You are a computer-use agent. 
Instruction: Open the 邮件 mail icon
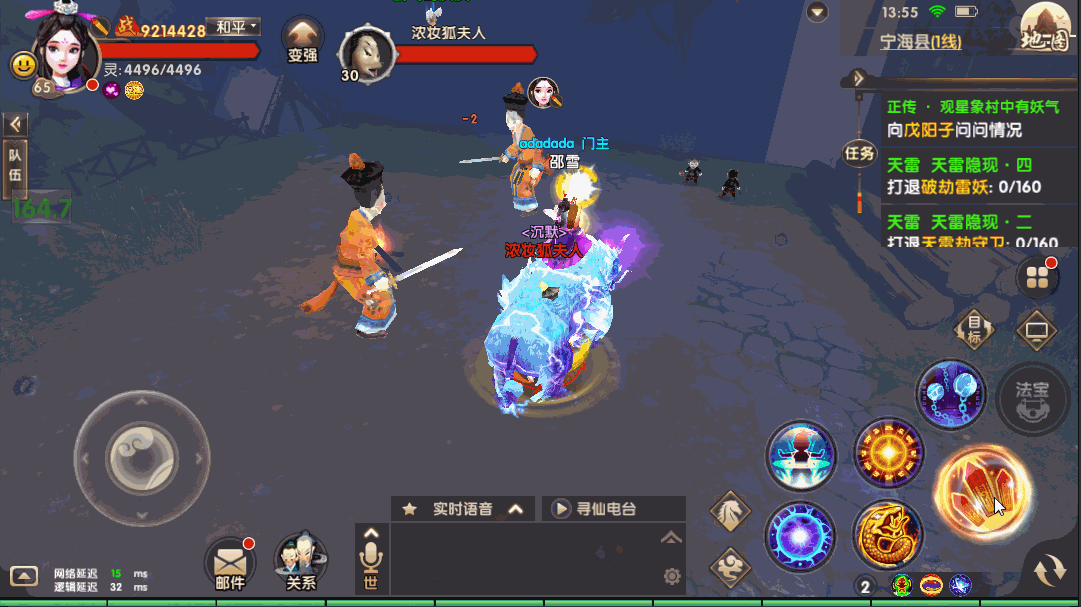[230, 563]
